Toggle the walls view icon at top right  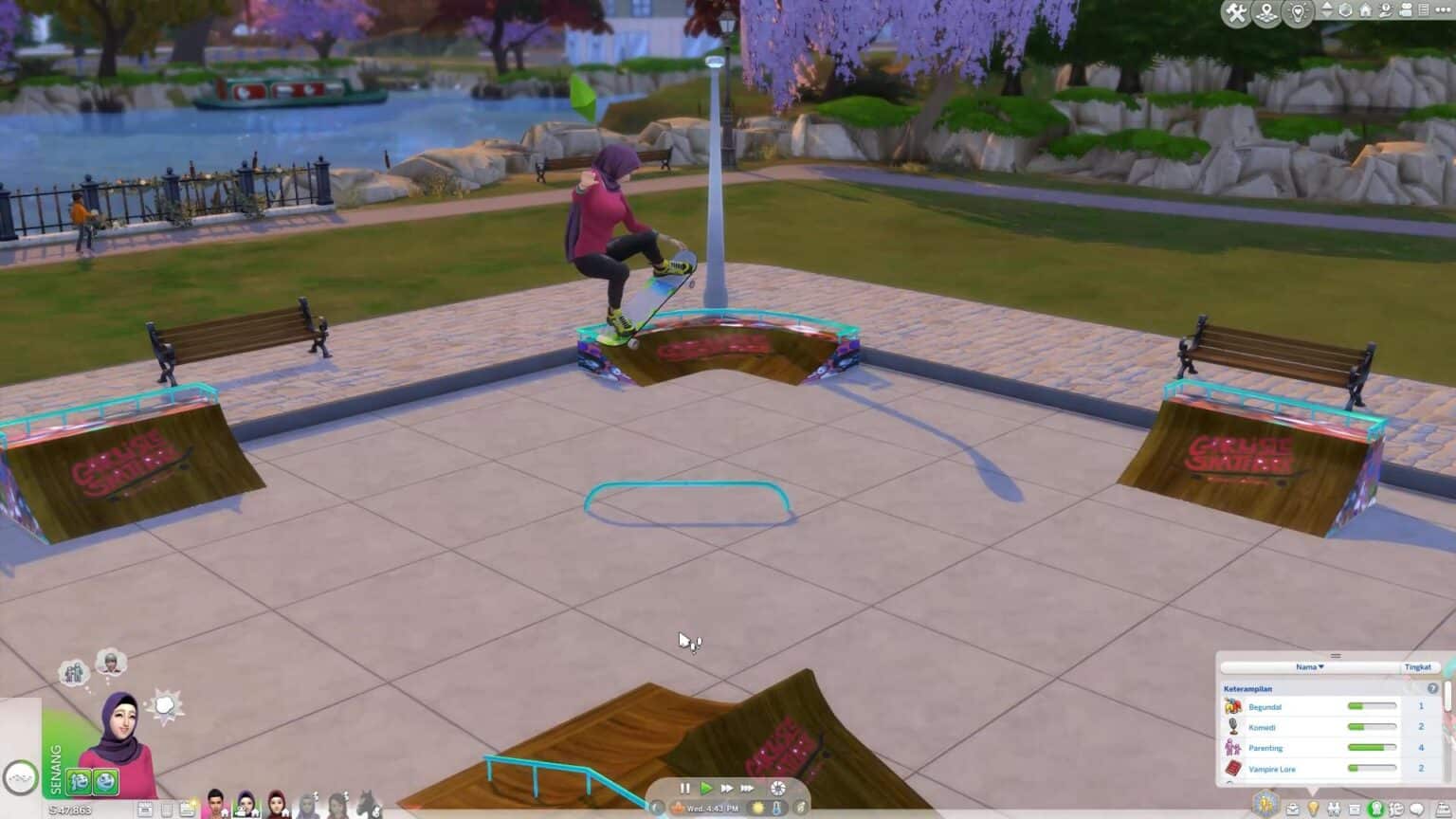(1346, 10)
